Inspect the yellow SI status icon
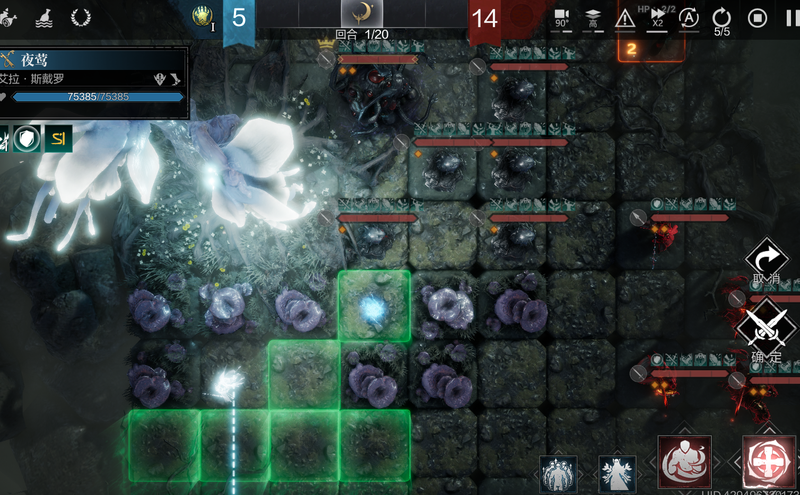This screenshot has height=495, width=800. pos(58,139)
